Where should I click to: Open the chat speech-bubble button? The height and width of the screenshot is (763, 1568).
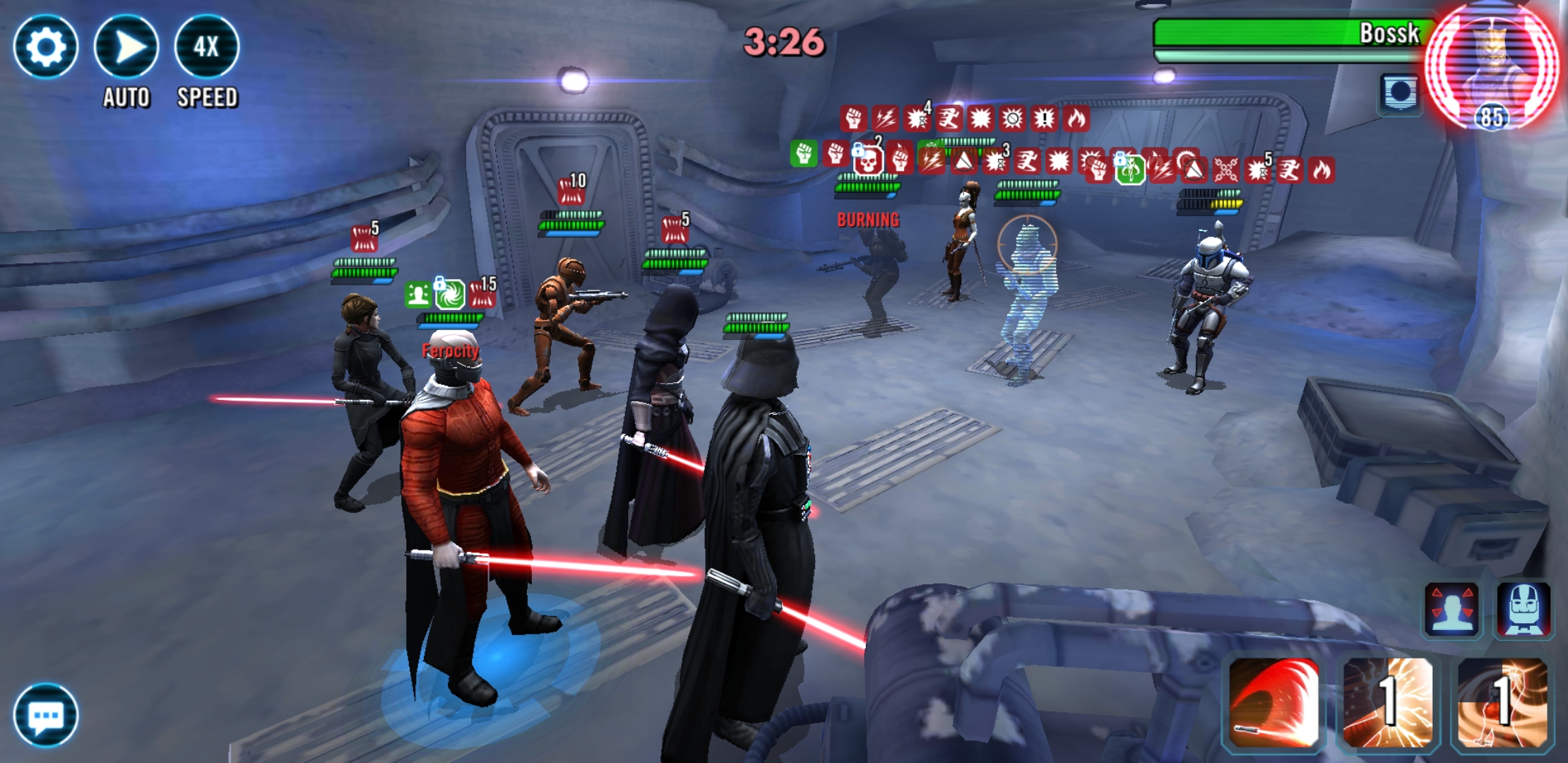tap(46, 715)
